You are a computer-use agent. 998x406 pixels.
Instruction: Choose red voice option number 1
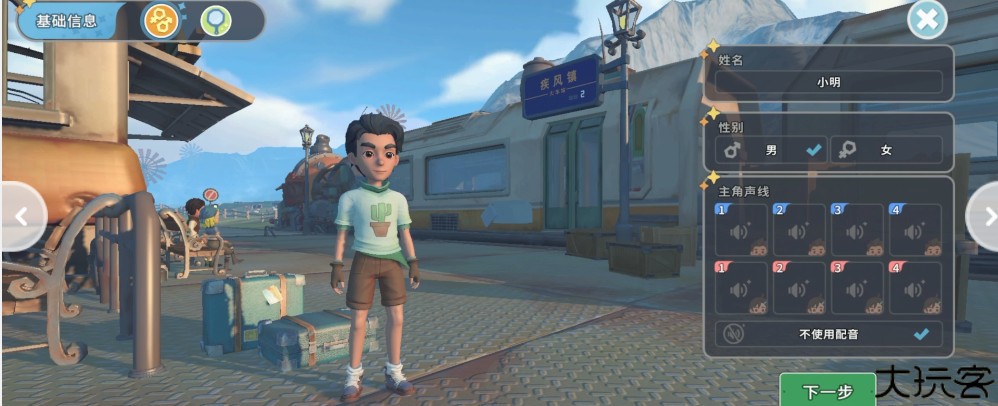point(742,289)
